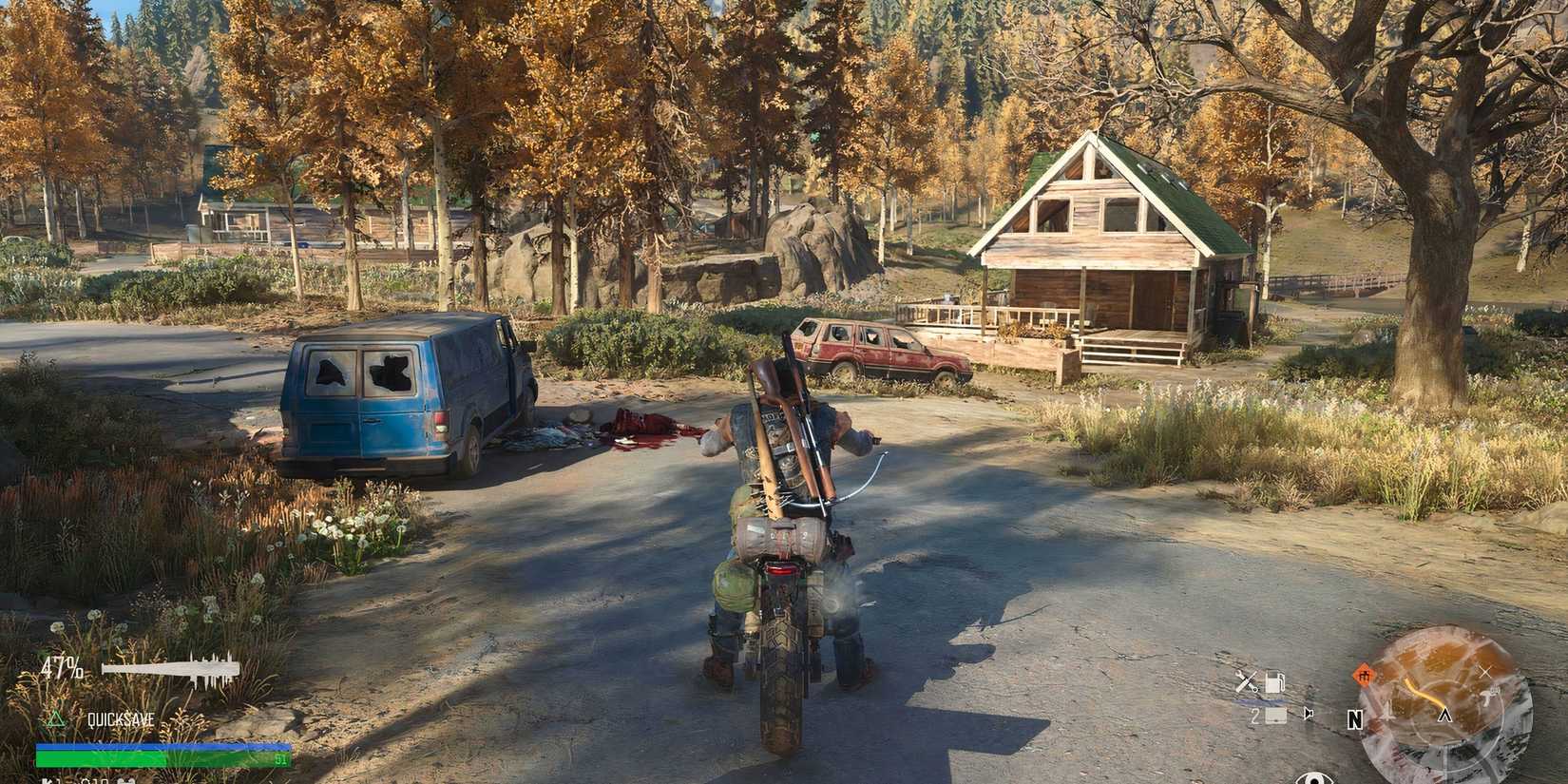Image resolution: width=1568 pixels, height=784 pixels.
Task: Click the X marker on the minimap
Action: pos(1486,671)
